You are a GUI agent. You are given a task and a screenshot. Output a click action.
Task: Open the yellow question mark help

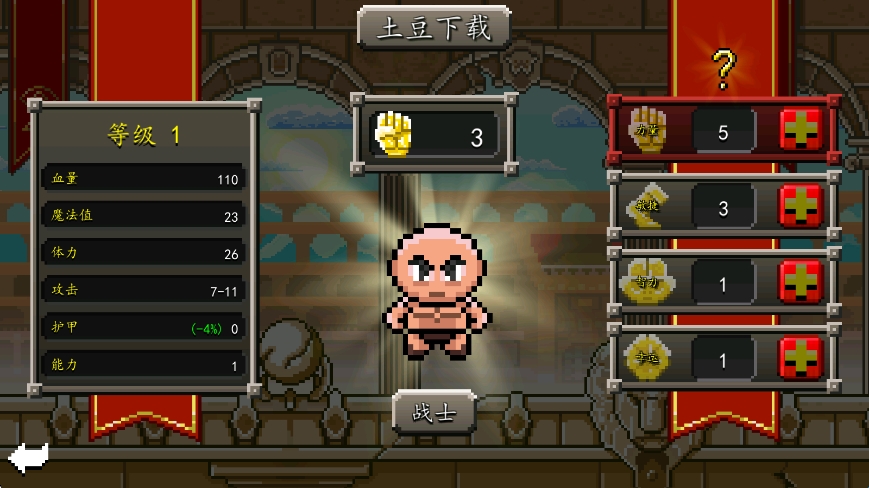coord(723,69)
